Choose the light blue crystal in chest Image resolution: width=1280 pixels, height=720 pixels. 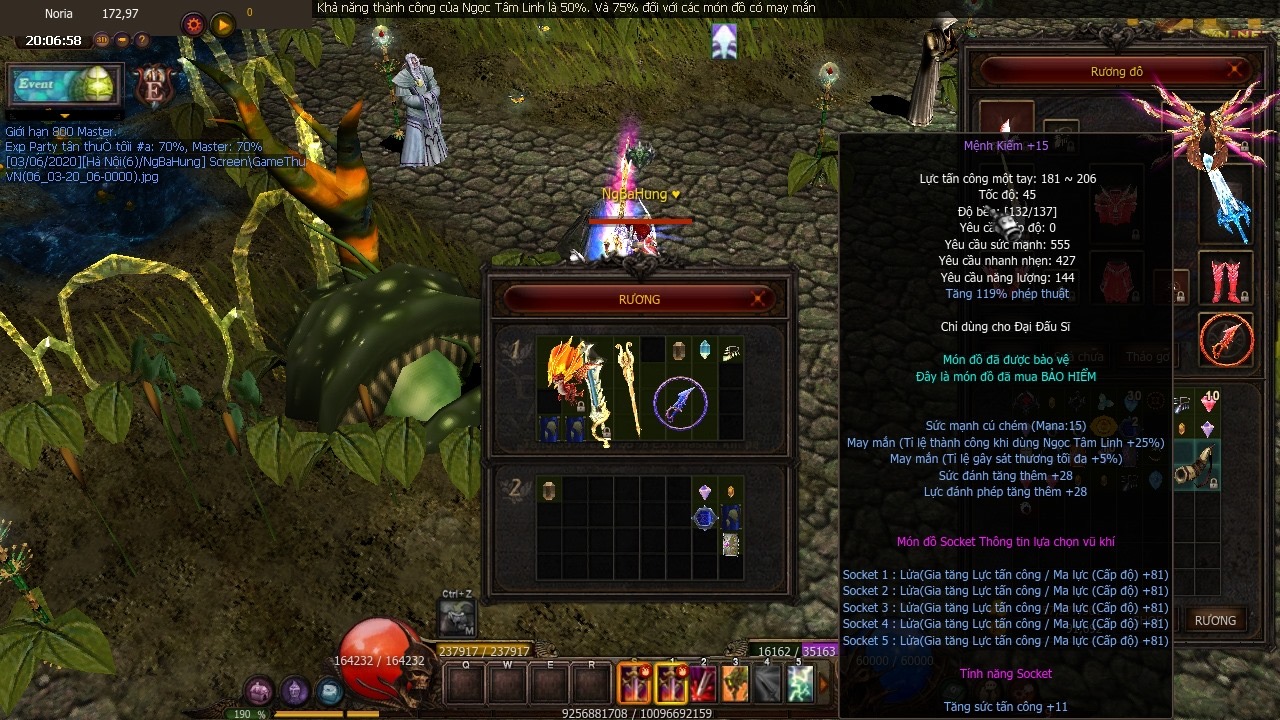pos(705,349)
